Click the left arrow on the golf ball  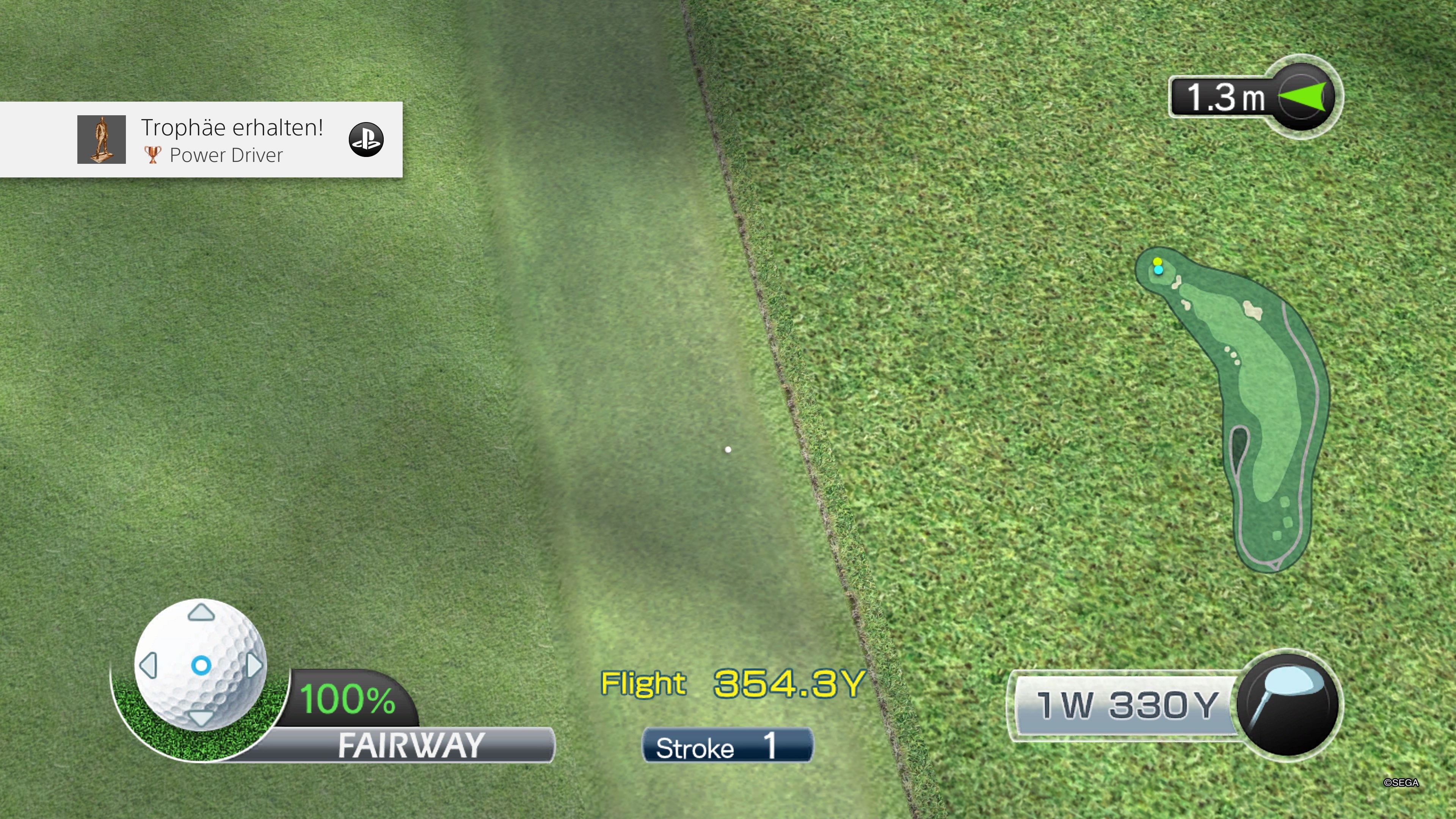click(x=149, y=665)
